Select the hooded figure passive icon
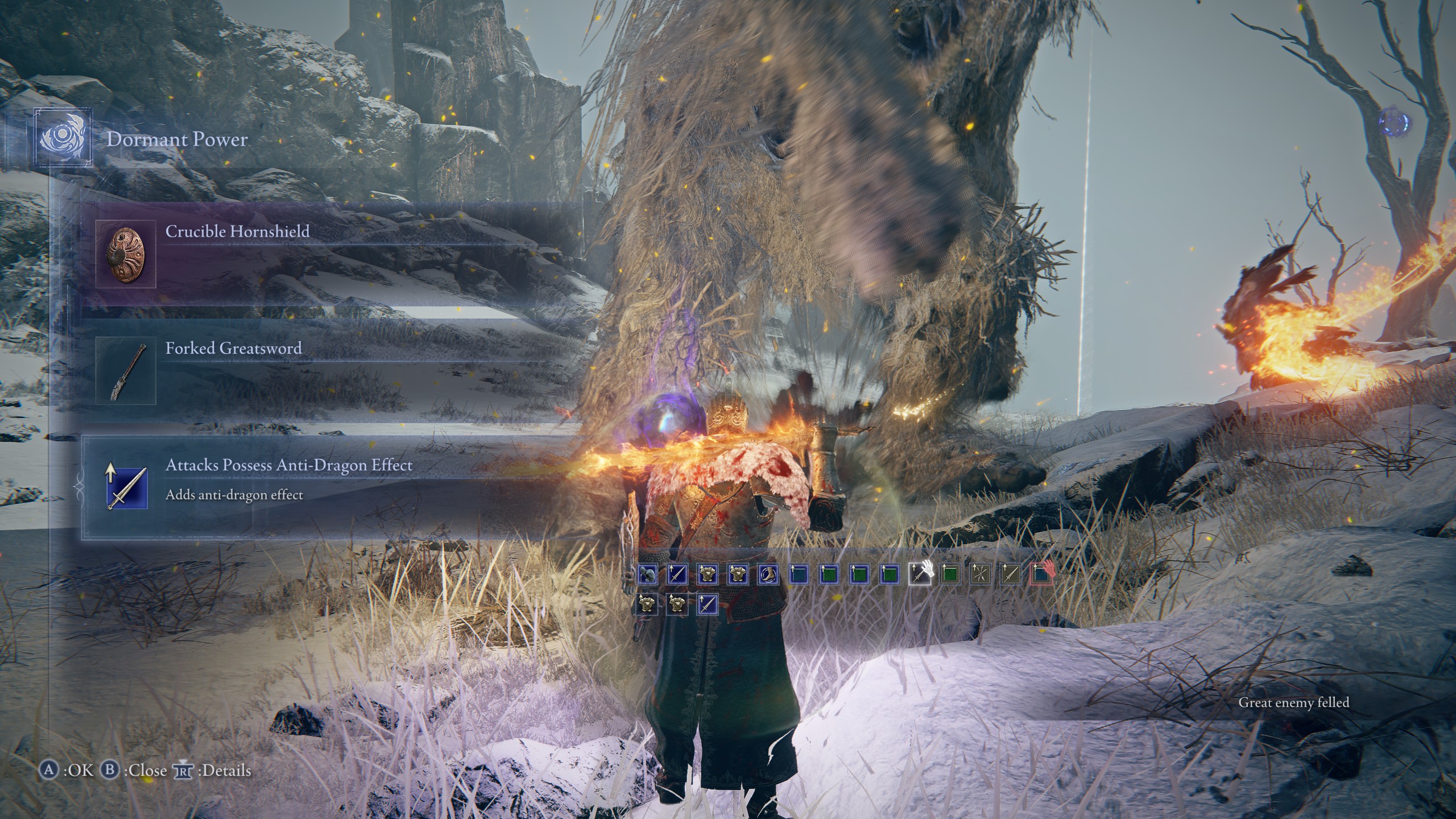 click(647, 574)
